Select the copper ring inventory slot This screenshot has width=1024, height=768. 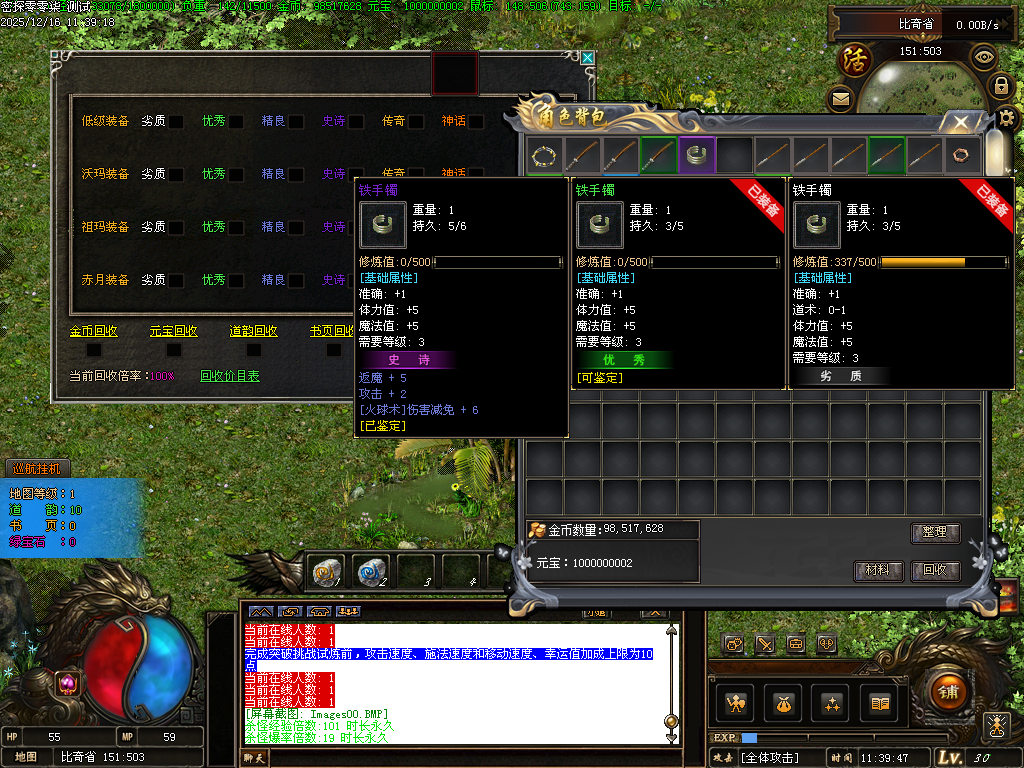[x=962, y=155]
